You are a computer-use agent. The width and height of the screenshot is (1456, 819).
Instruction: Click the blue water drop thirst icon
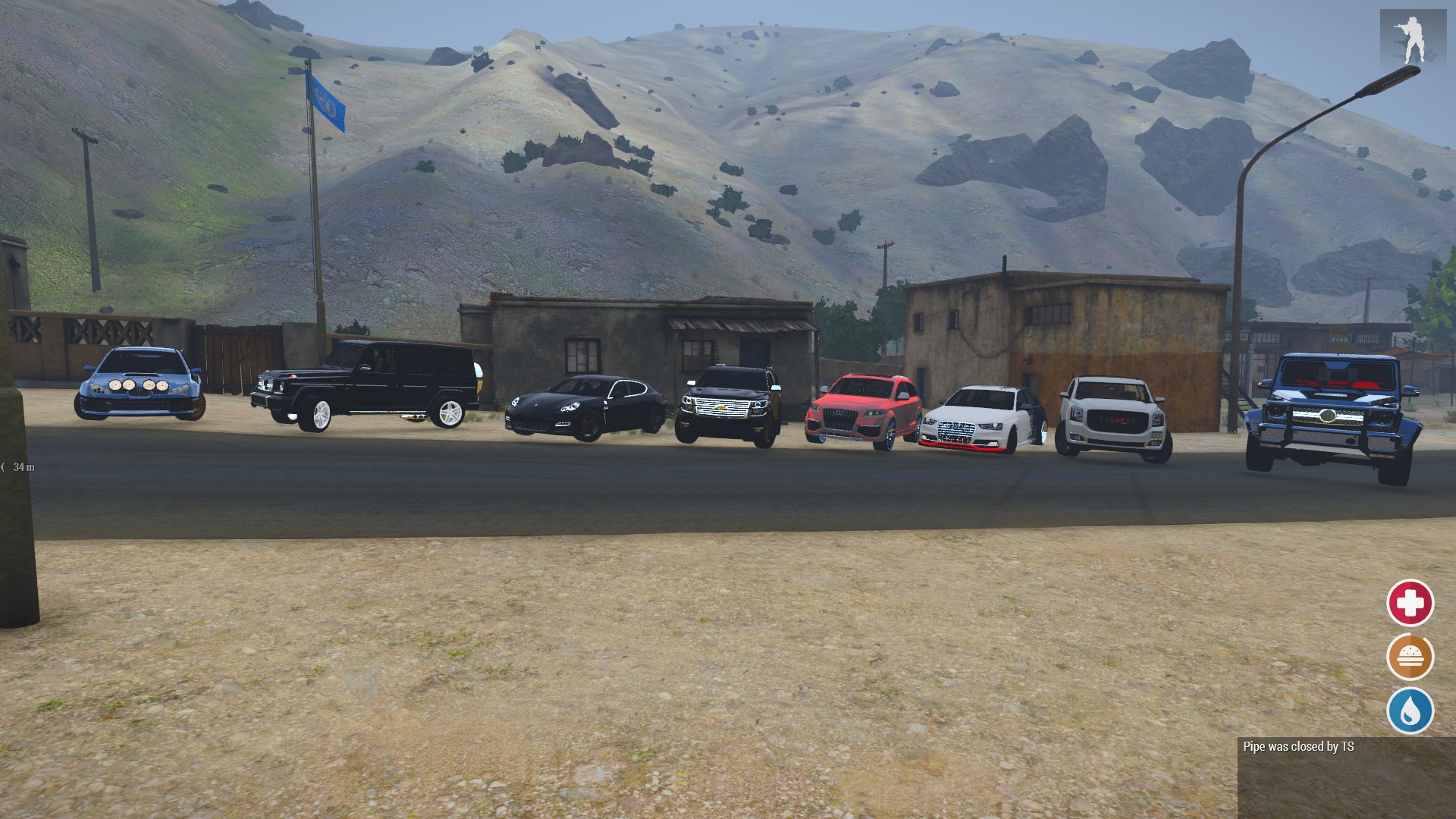click(x=1410, y=711)
